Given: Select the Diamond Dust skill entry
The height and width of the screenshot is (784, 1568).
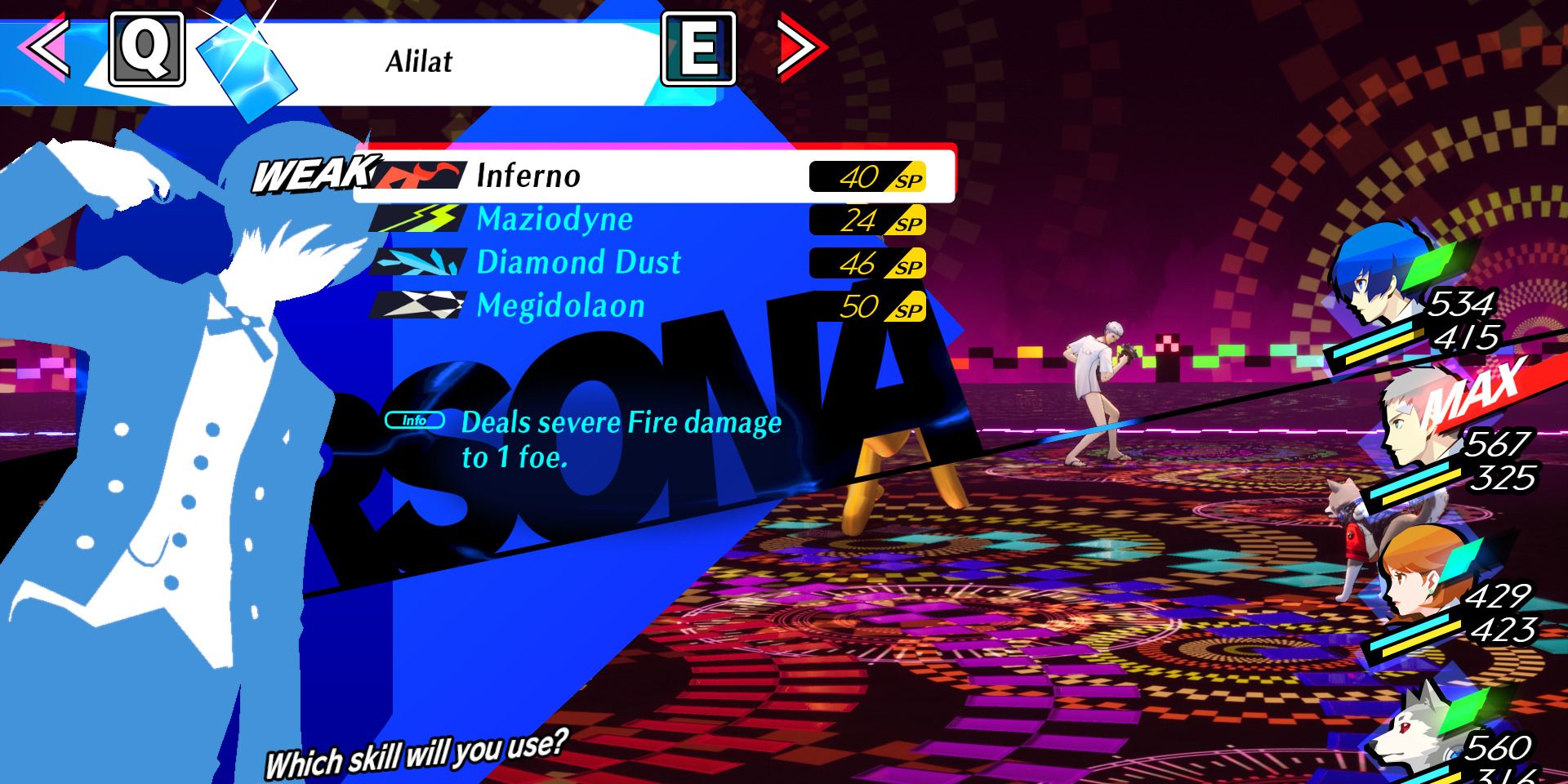Looking at the screenshot, I should point(580,262).
